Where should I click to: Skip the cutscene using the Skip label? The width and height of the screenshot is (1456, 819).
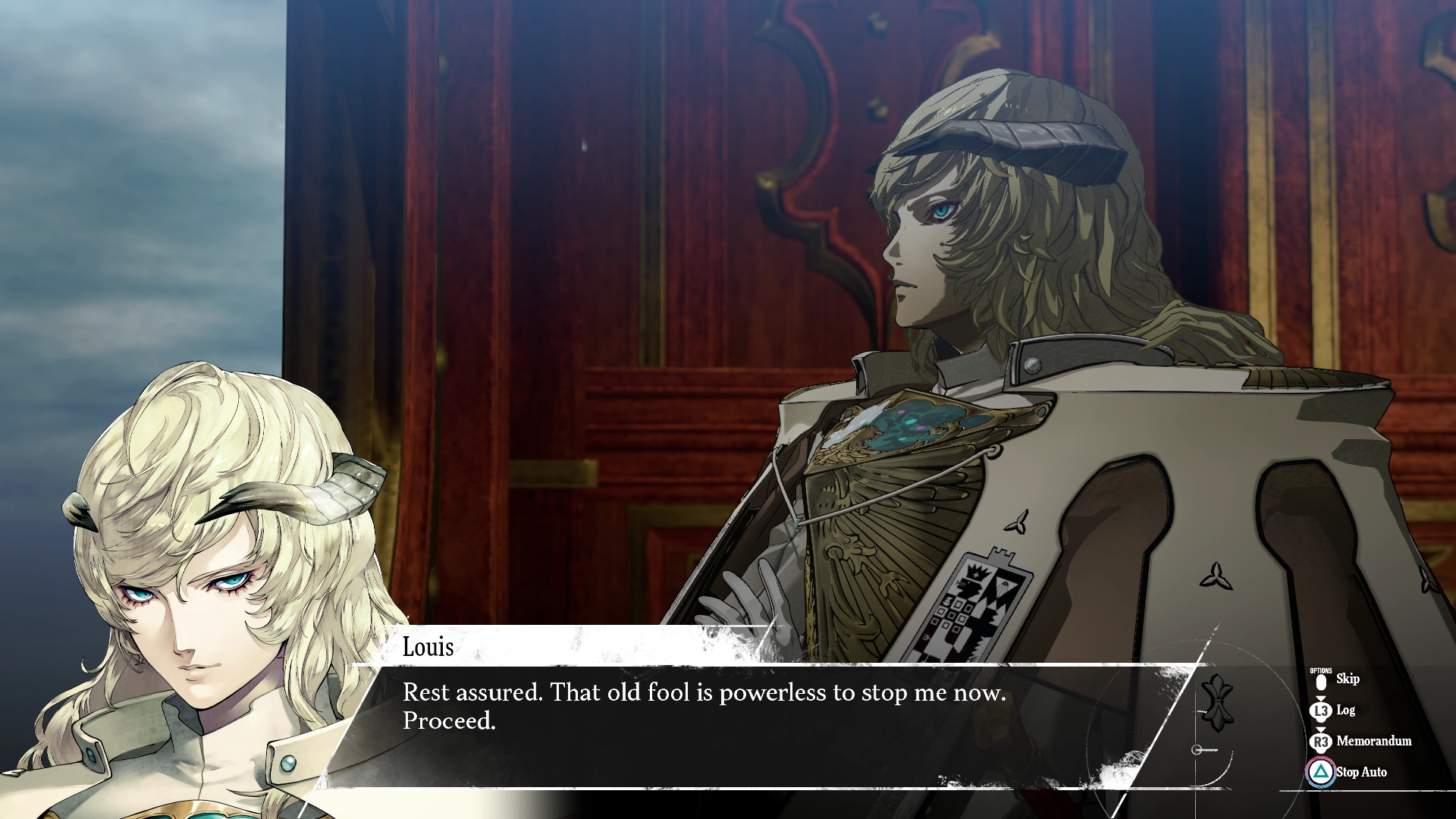1347,679
